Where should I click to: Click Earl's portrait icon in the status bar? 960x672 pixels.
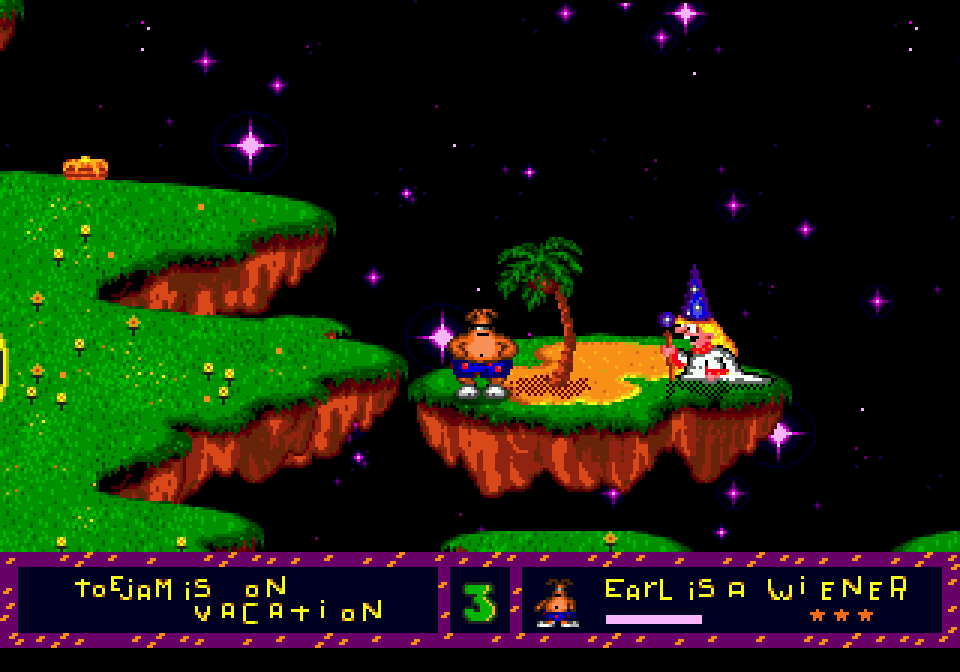(x=557, y=602)
